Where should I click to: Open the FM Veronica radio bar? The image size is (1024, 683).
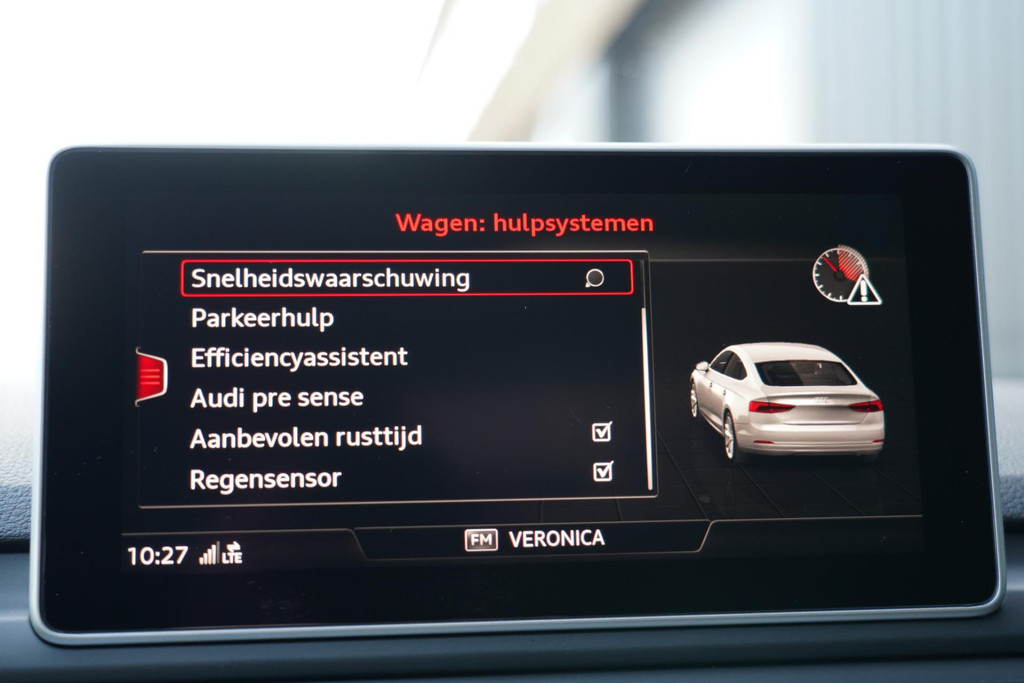tap(535, 539)
